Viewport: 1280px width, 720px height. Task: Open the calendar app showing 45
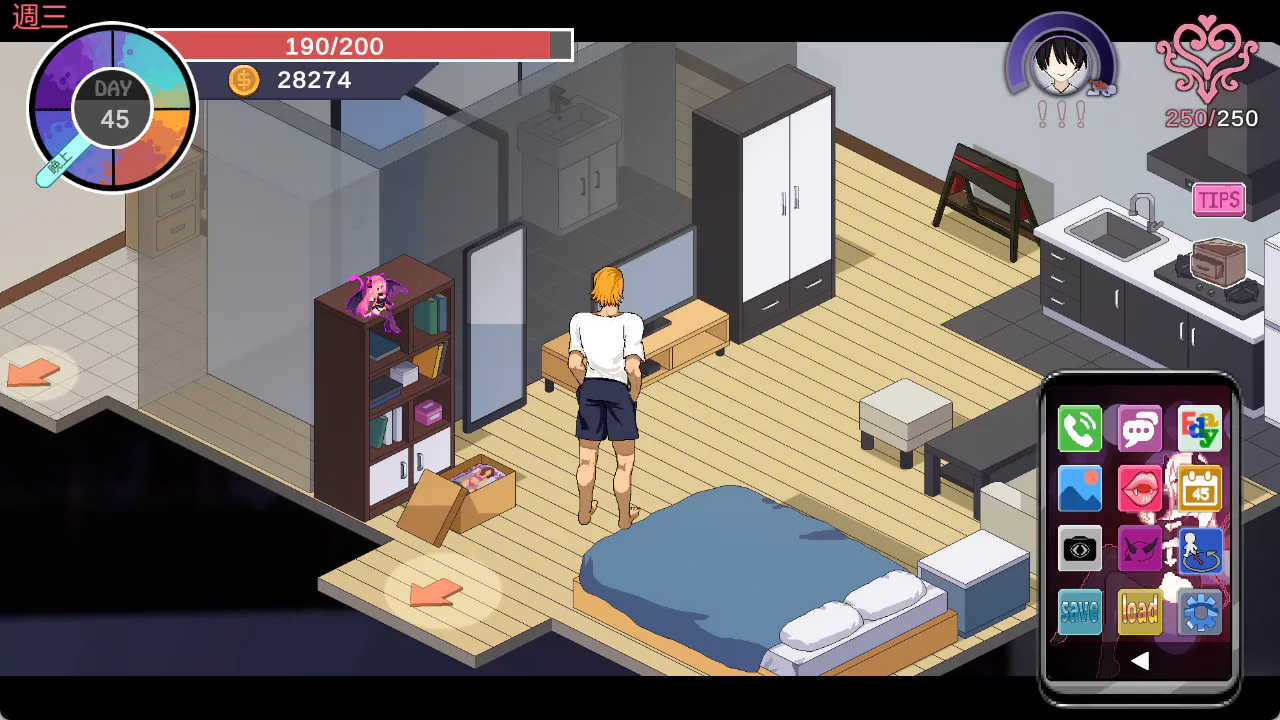[1199, 489]
